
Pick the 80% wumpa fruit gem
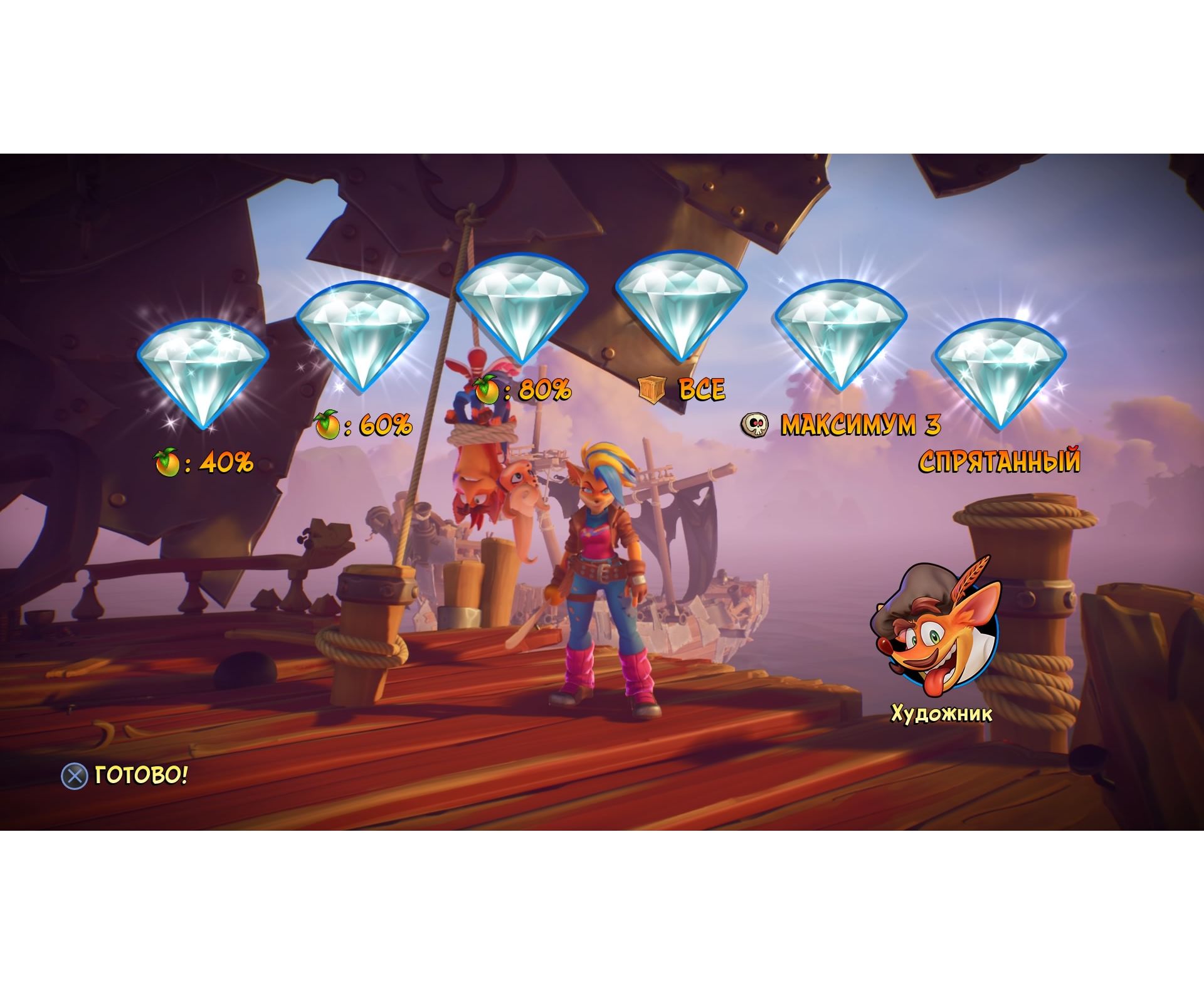522,306
